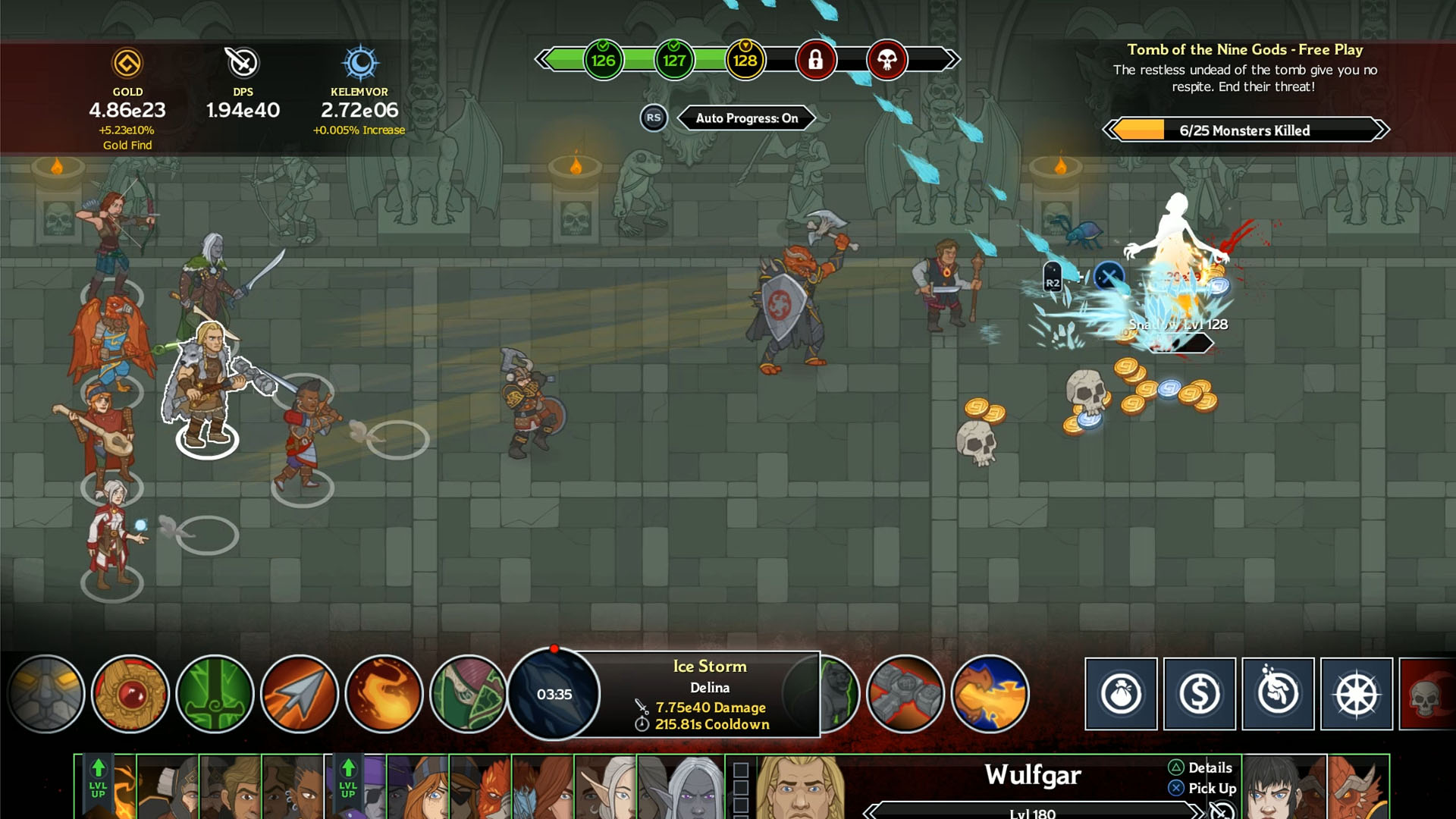The image size is (1456, 819).
Task: Select Delina's Ice Storm ability on cooldown
Action: 552,694
